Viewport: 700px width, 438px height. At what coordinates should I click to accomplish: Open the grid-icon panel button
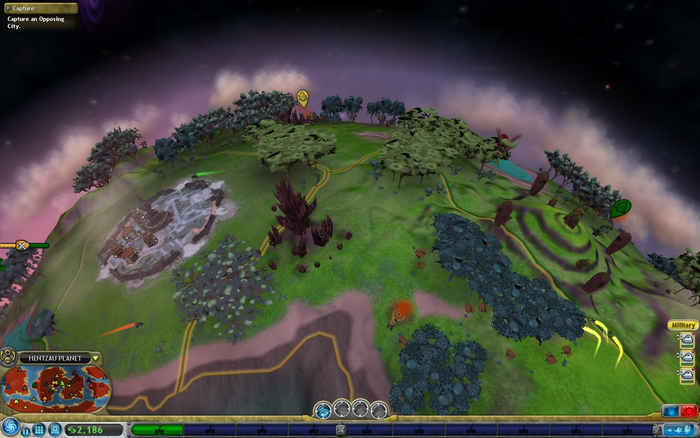pos(39,430)
